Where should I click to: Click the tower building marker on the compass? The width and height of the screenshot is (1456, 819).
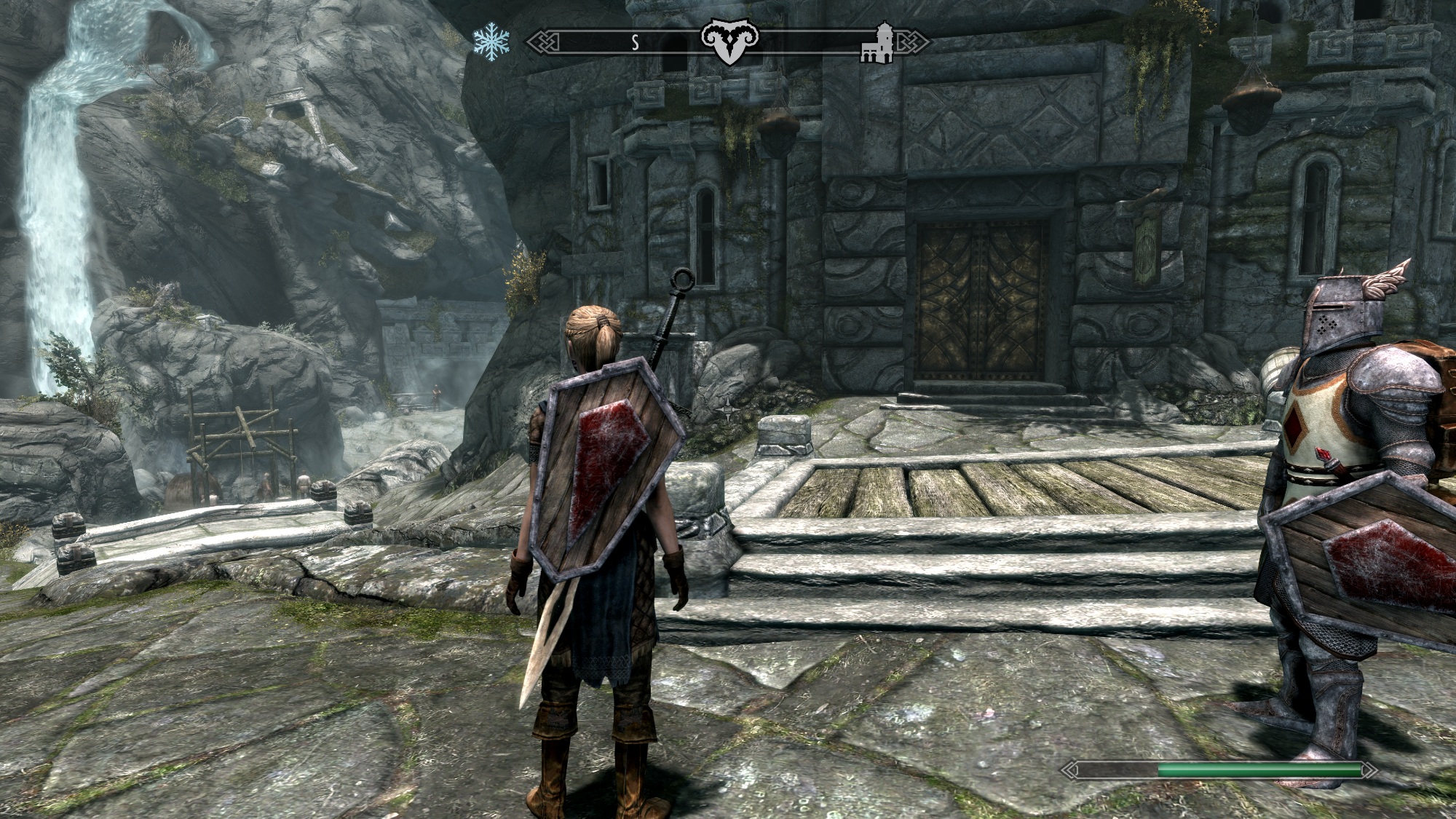[x=878, y=44]
